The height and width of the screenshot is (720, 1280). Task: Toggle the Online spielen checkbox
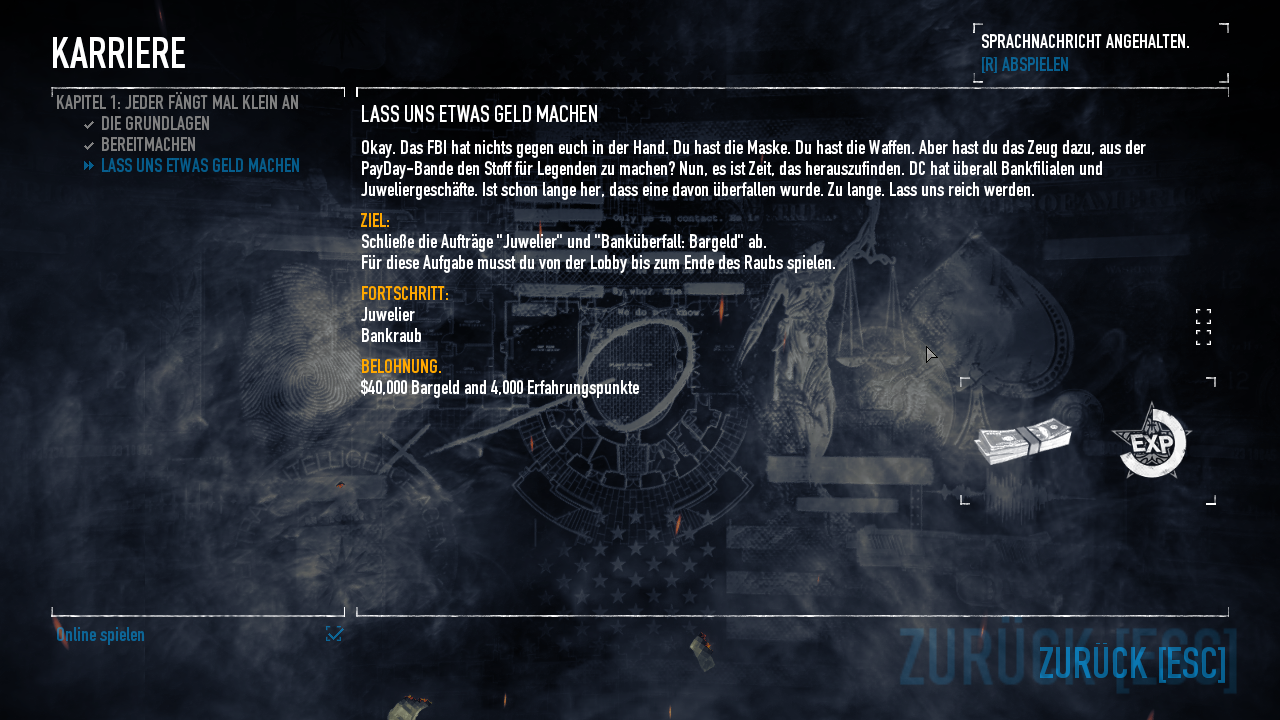334,634
